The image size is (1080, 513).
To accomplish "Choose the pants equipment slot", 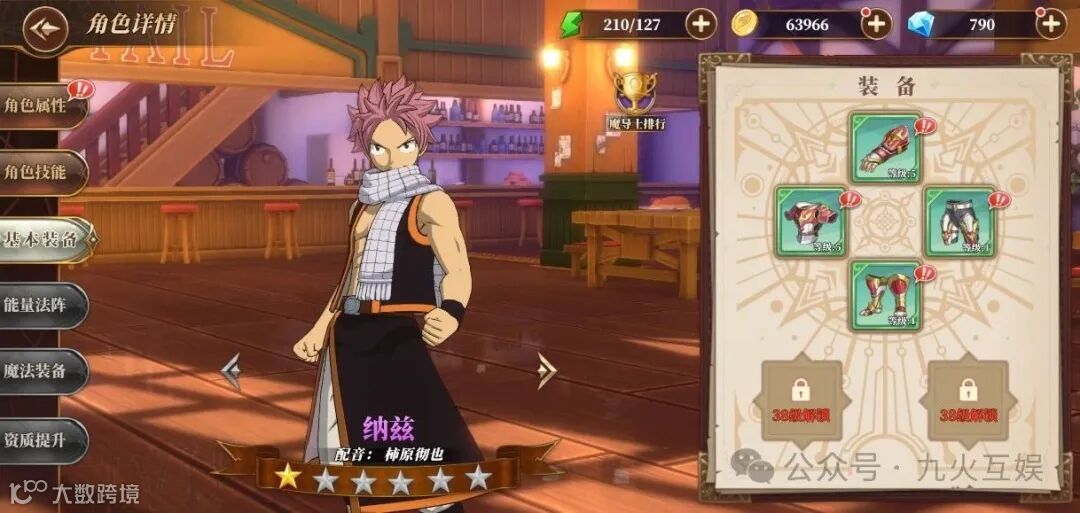I will 959,221.
